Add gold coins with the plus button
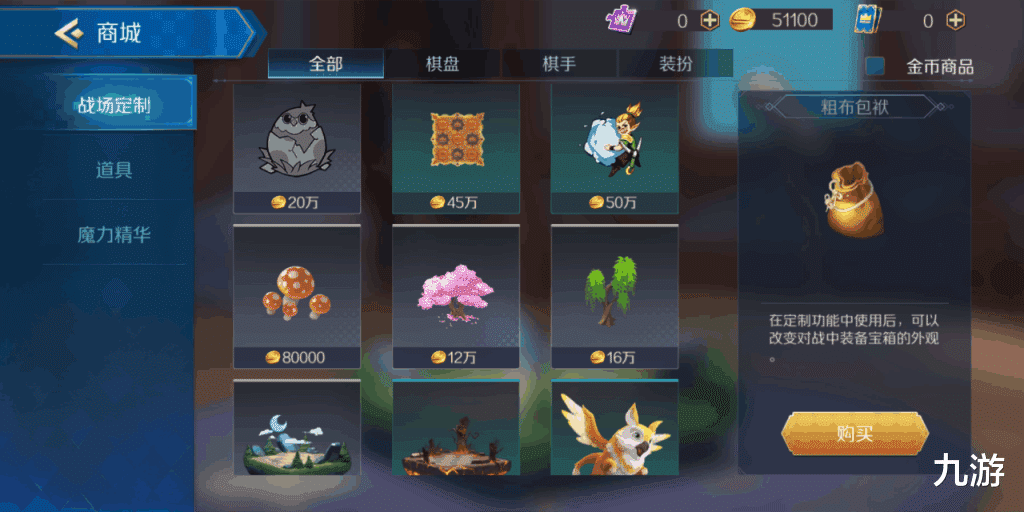 [x=709, y=20]
